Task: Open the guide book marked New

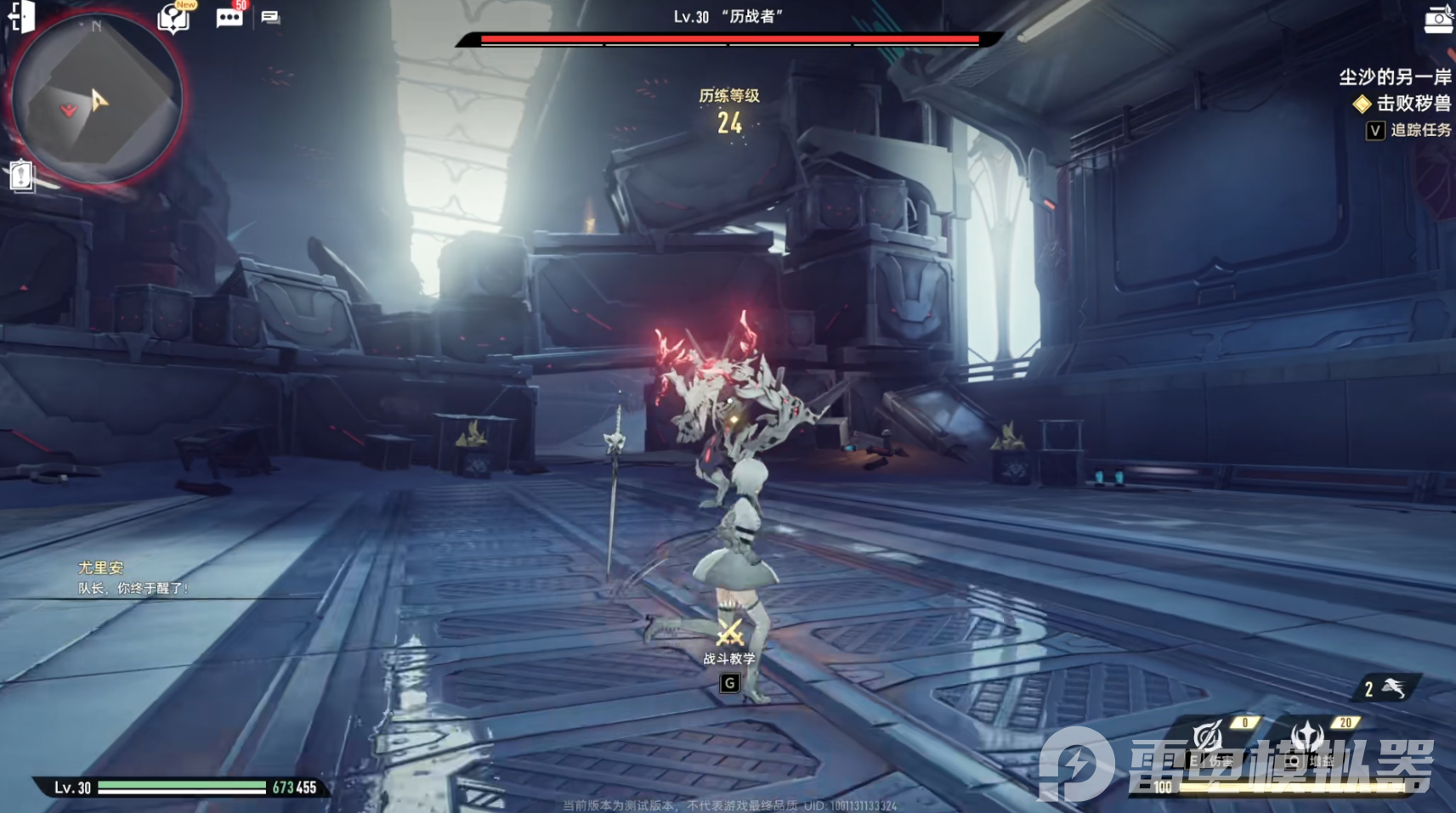Action: tap(173, 17)
